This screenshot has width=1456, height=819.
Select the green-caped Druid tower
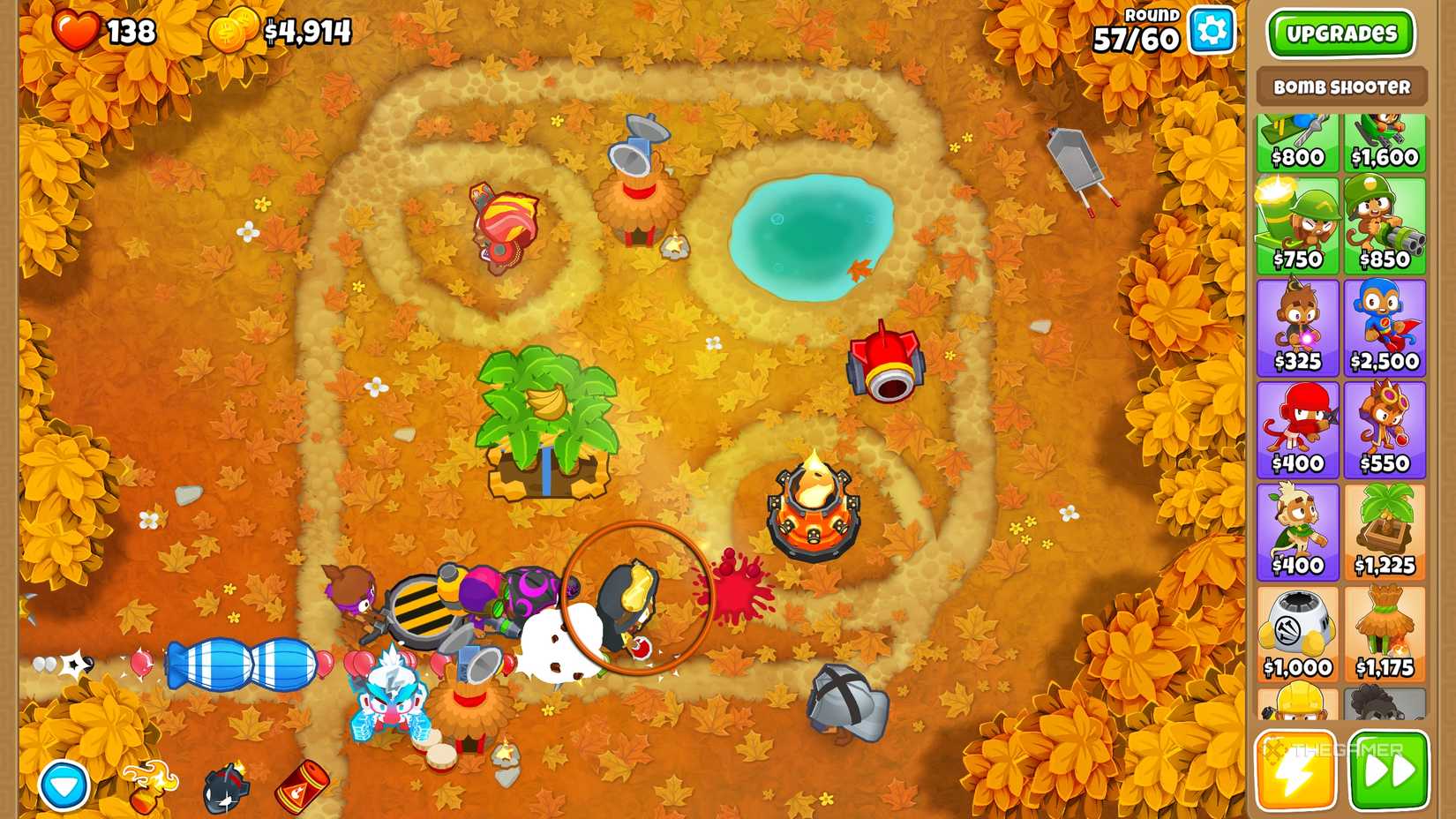pyautogui.click(x=1297, y=530)
